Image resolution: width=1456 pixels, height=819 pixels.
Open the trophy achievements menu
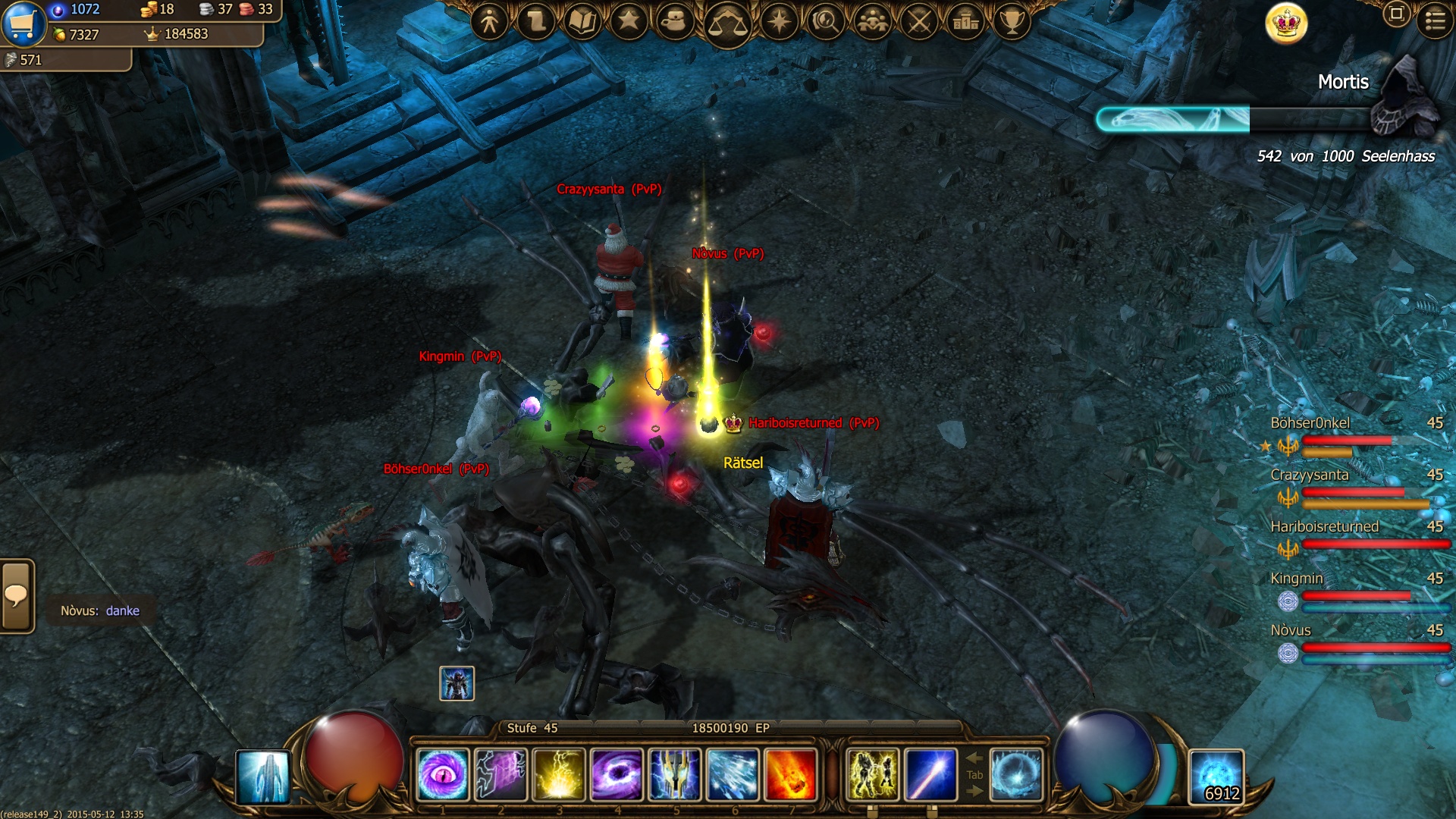point(1012,22)
